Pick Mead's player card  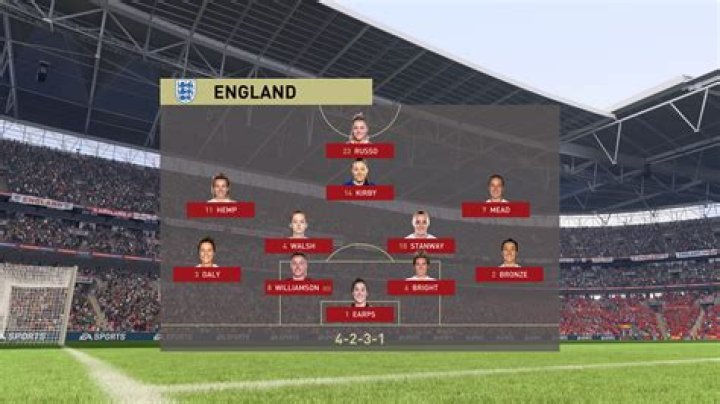pos(496,209)
